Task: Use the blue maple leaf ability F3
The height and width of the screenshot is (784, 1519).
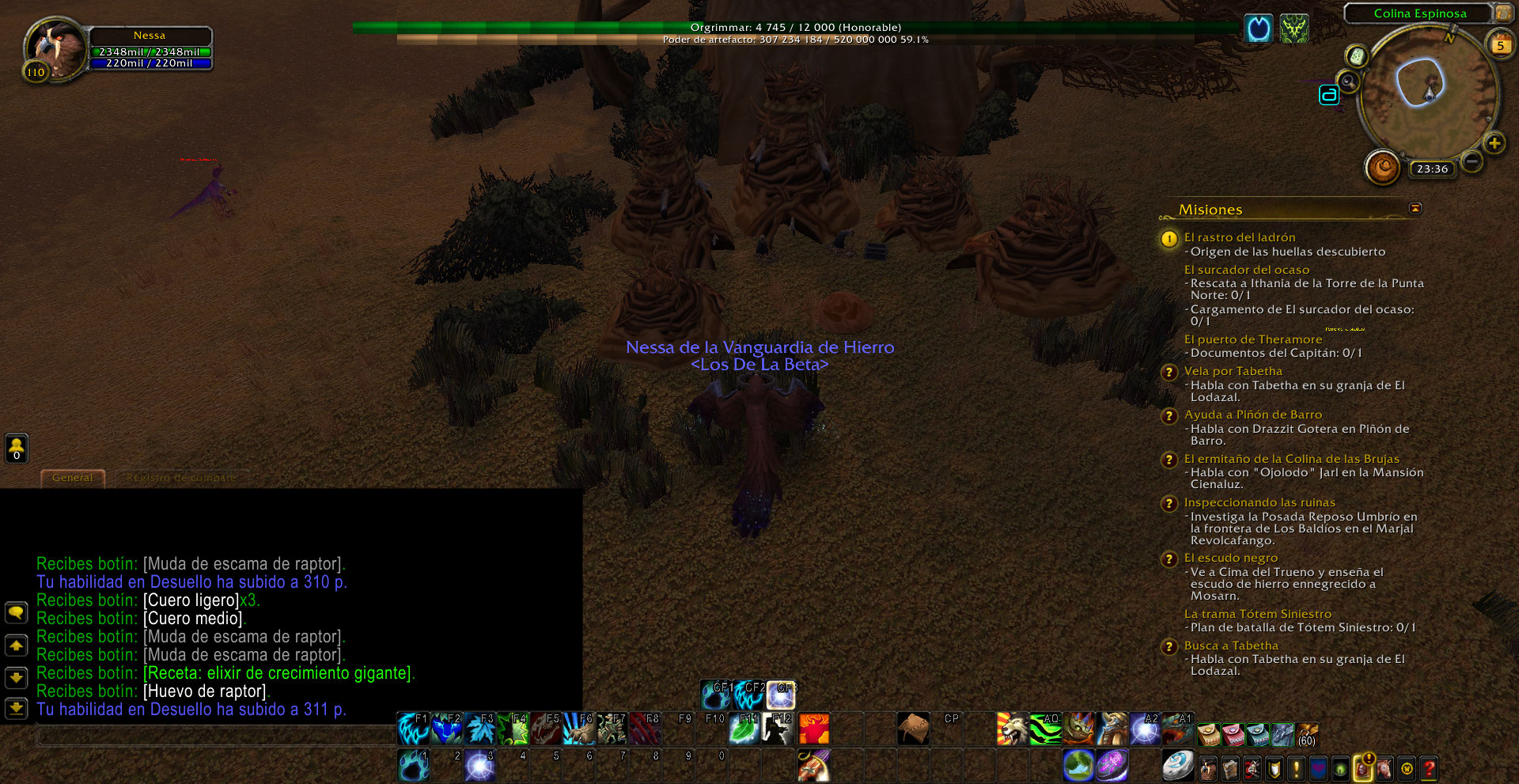Action: coord(480,729)
